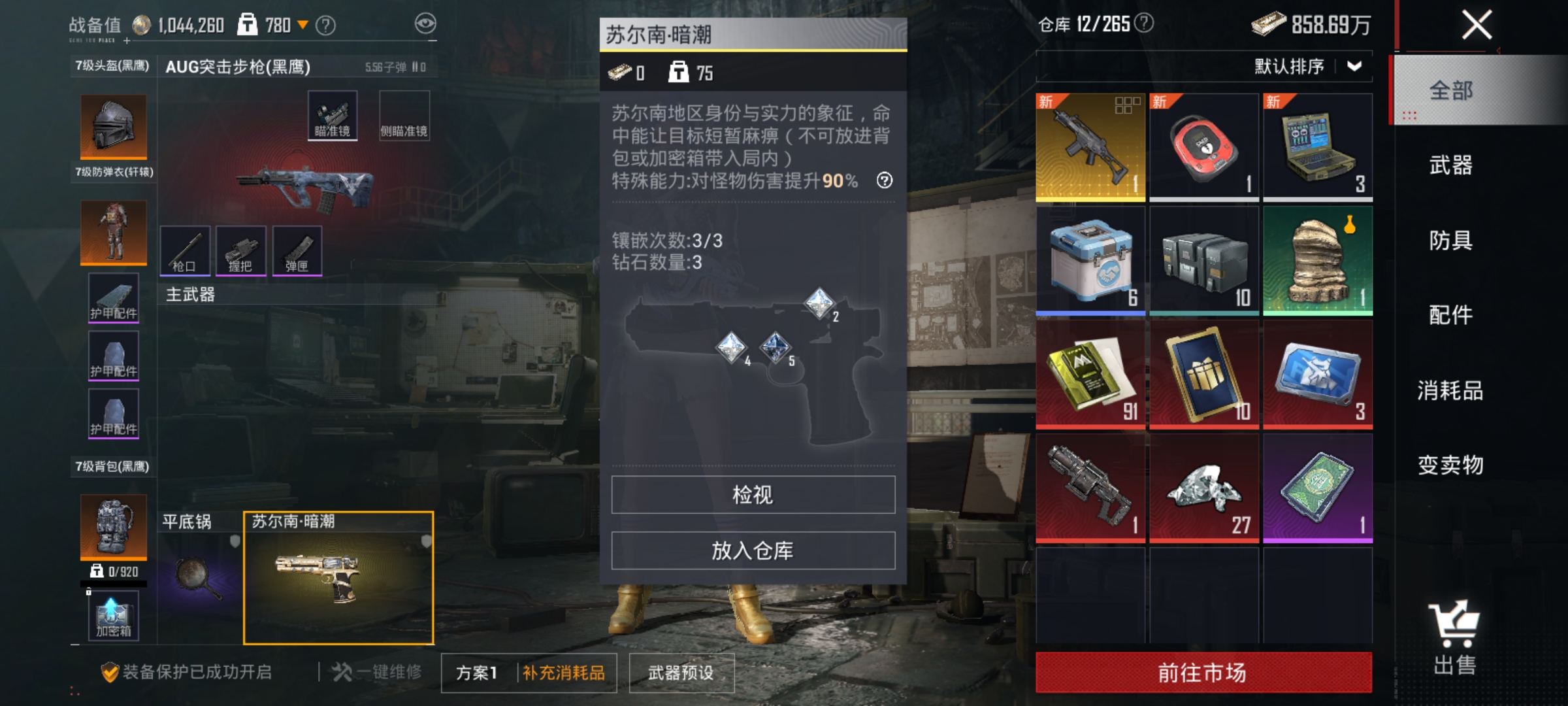Image resolution: width=1568 pixels, height=706 pixels.
Task: Click the 握把 grip attachment slot
Action: 242,250
